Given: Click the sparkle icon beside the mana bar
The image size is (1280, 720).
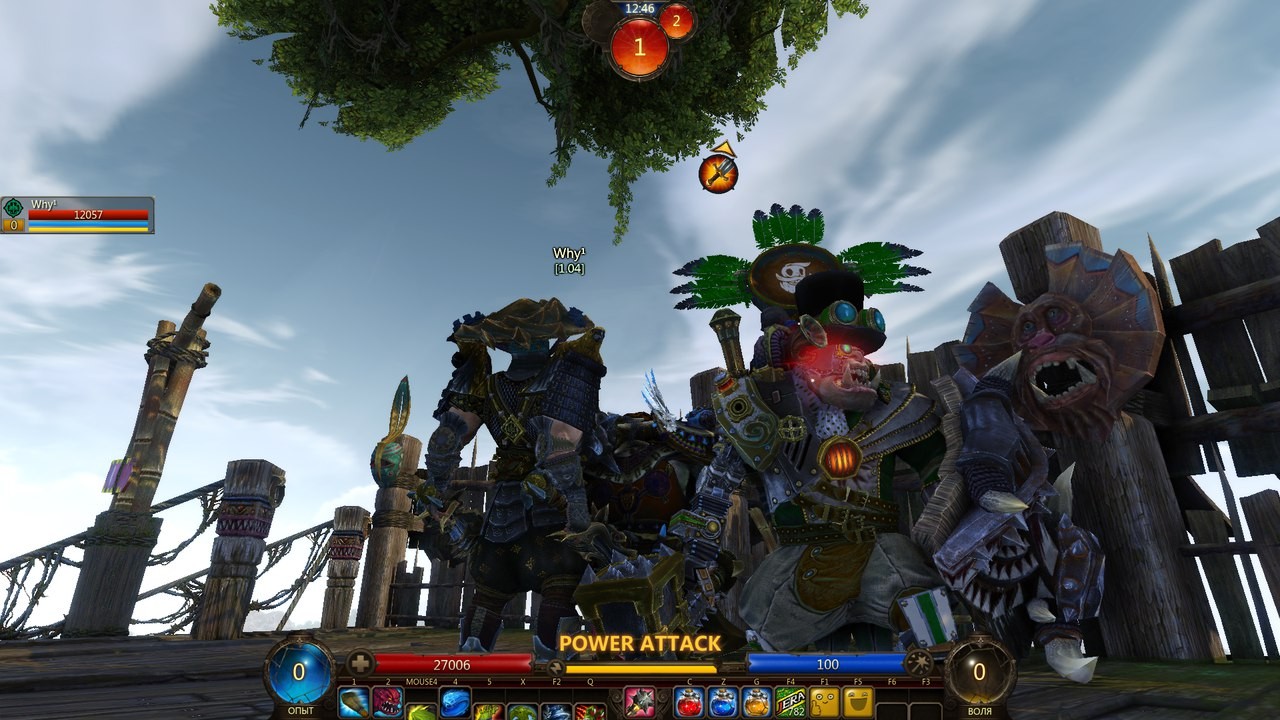Looking at the screenshot, I should pyautogui.click(x=919, y=663).
